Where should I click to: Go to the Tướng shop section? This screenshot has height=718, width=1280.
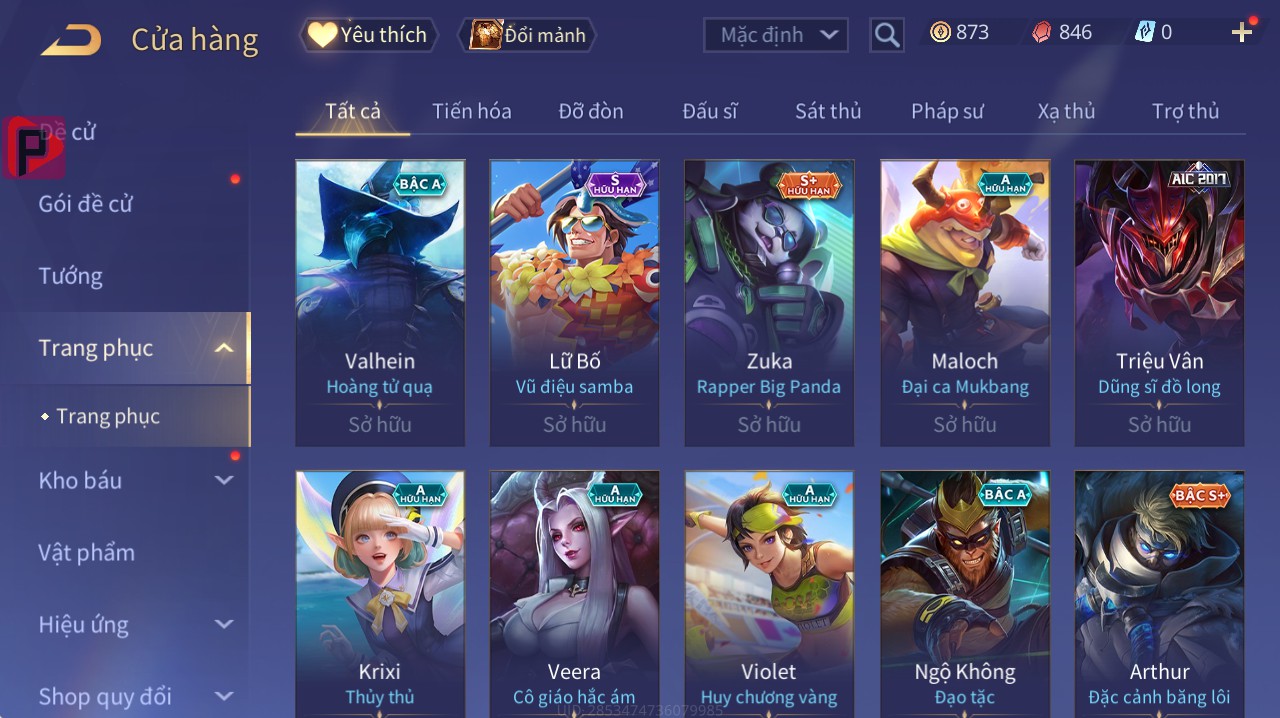click(71, 276)
